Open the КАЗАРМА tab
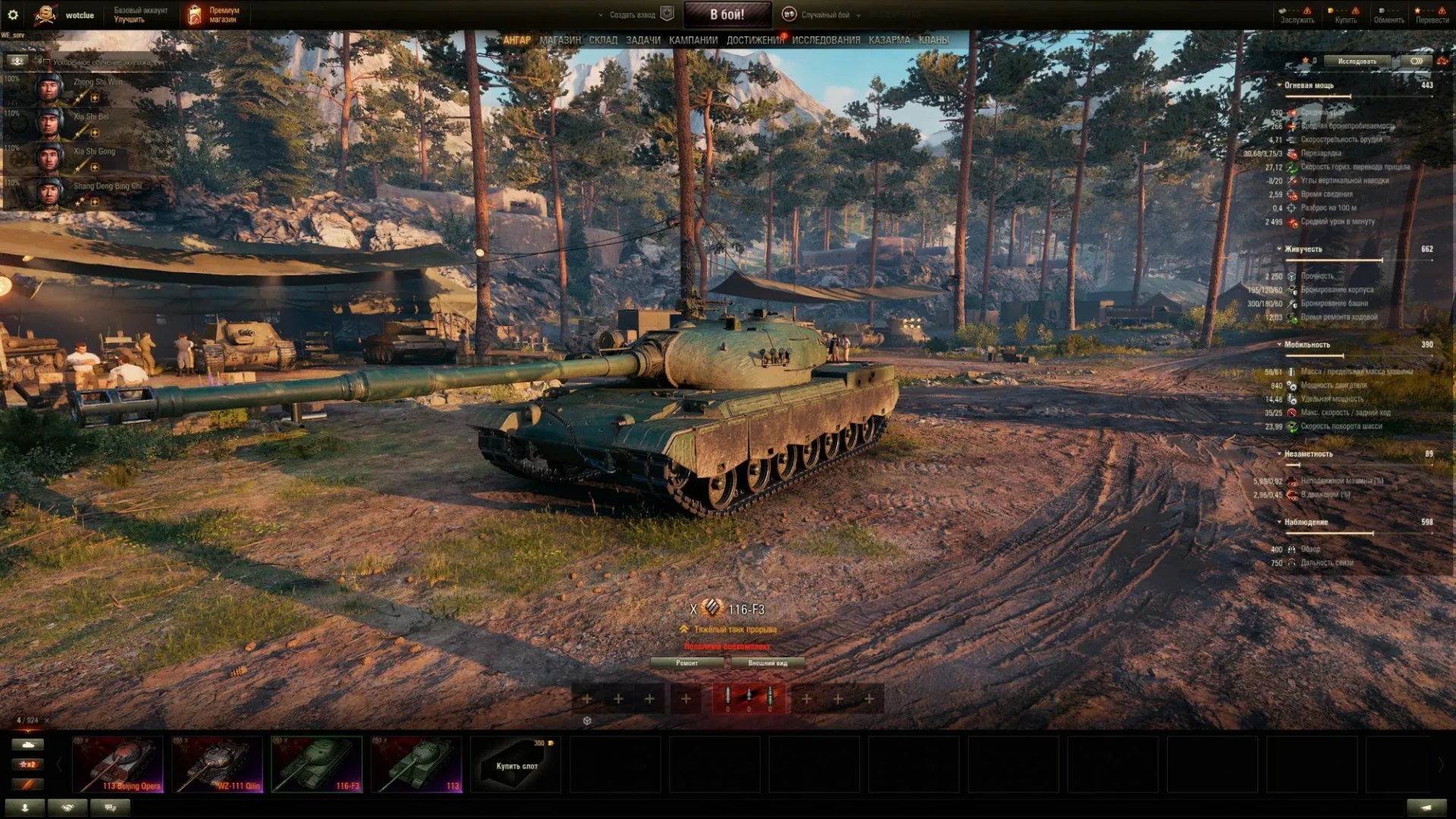Screen dimensions: 1456x819 [x=889, y=40]
